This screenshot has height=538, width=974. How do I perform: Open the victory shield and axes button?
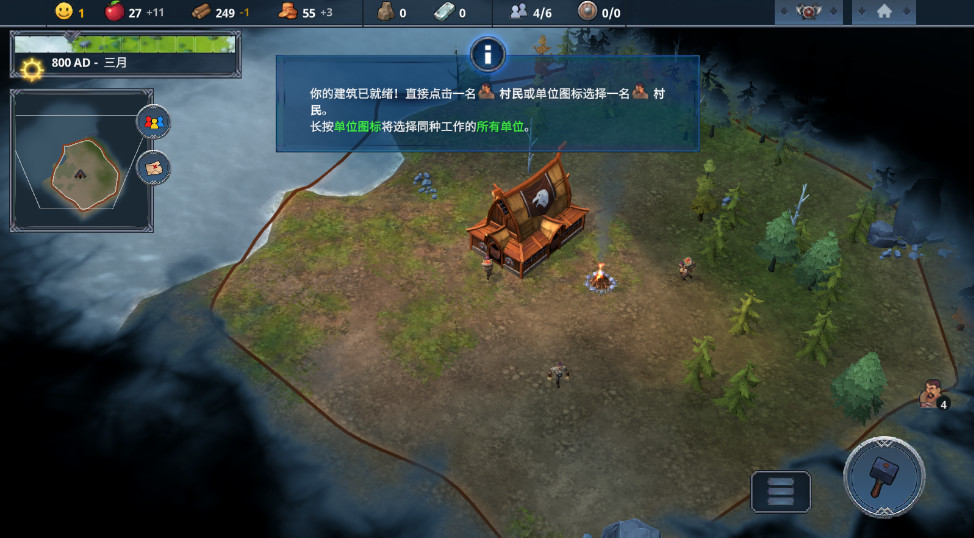coord(807,12)
